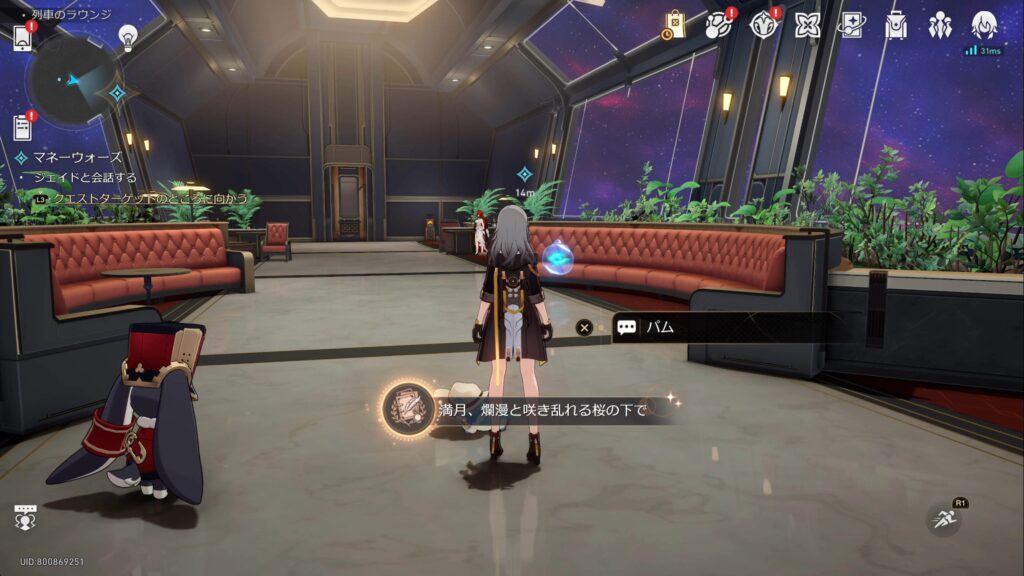Open the backpack inventory
This screenshot has width=1024, height=576.
tap(896, 26)
